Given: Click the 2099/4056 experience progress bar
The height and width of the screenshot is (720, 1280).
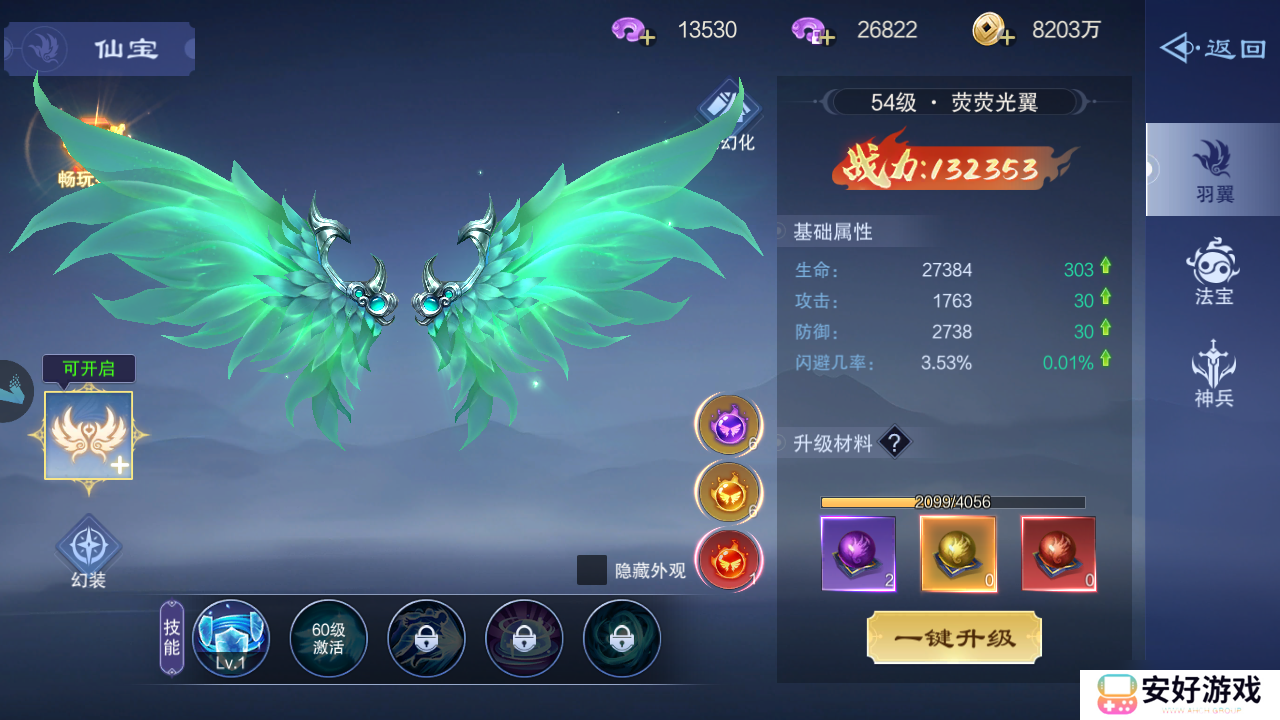Looking at the screenshot, I should 953,501.
